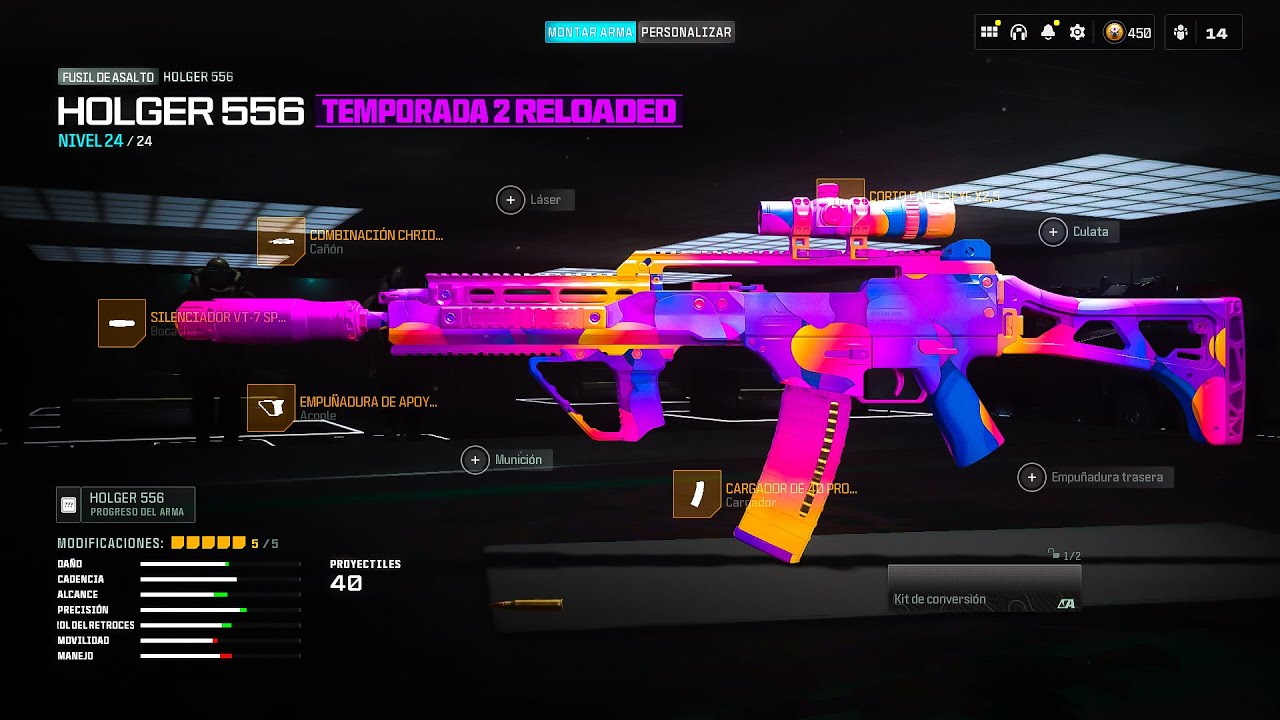Add a Munición attachment

tap(475, 460)
